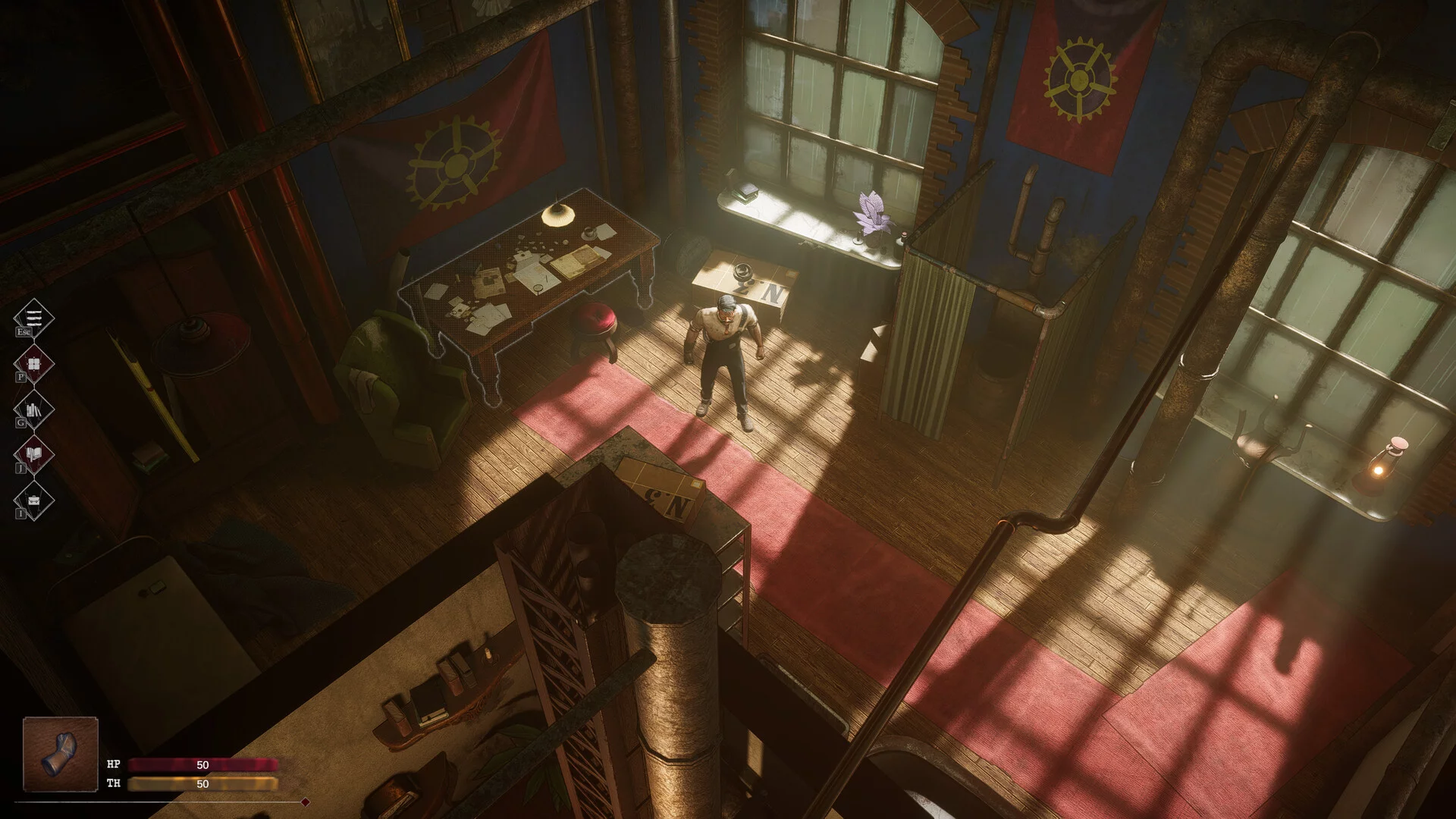
Task: Open the main menu hamburger icon
Action: pyautogui.click(x=34, y=318)
